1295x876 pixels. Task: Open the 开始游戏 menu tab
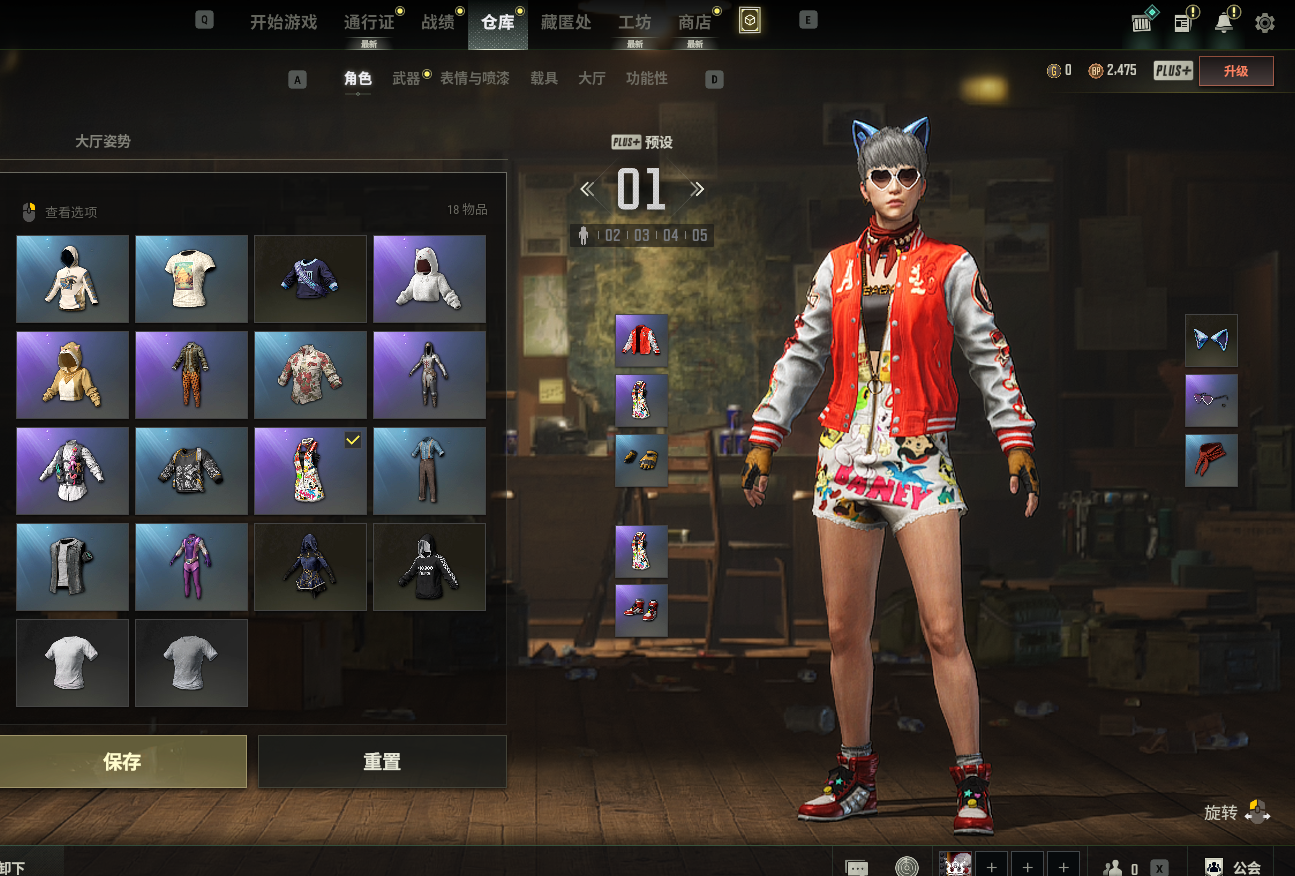click(283, 22)
